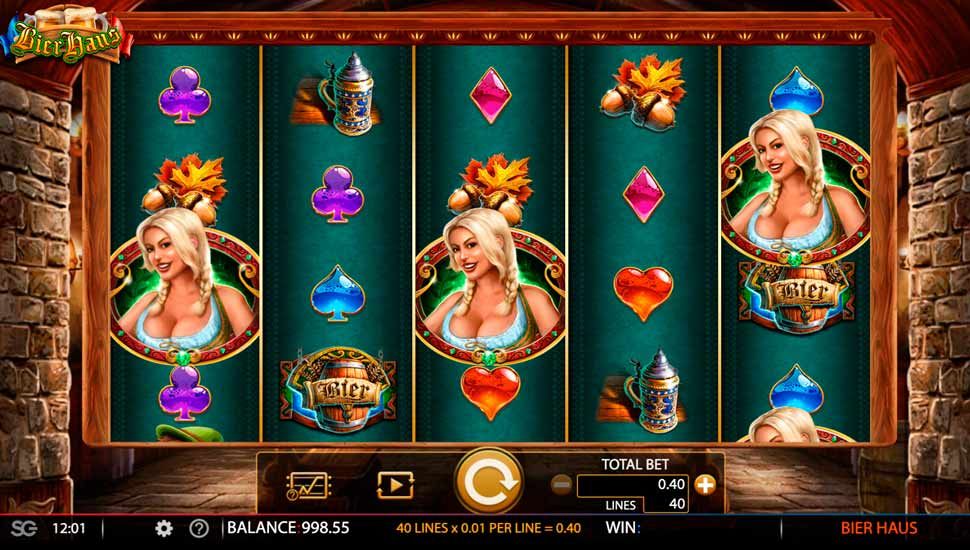This screenshot has height=550, width=970.
Task: Decrease total bet with the minus button
Action: pyautogui.click(x=561, y=485)
